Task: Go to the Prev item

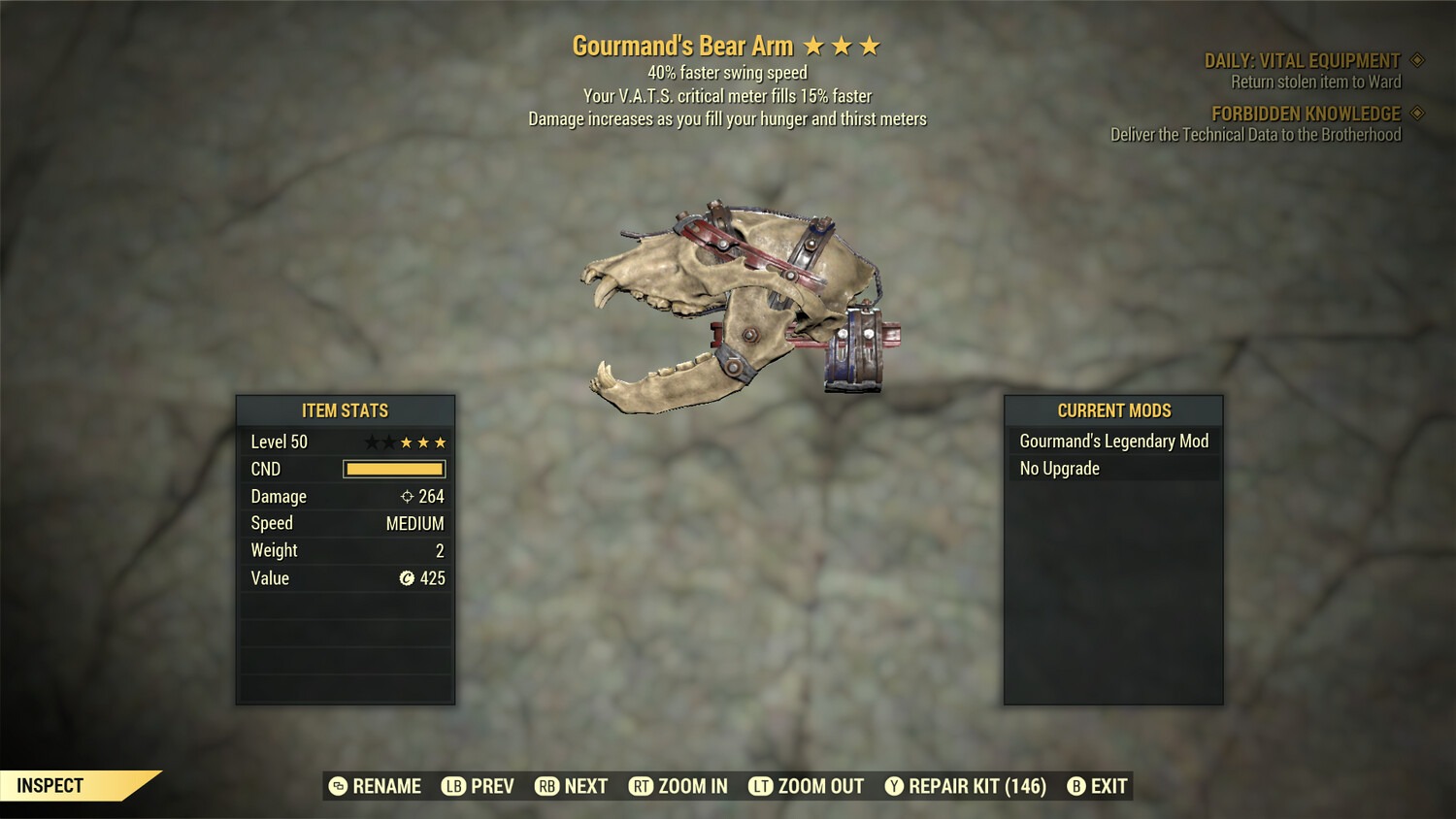Action: tap(479, 786)
